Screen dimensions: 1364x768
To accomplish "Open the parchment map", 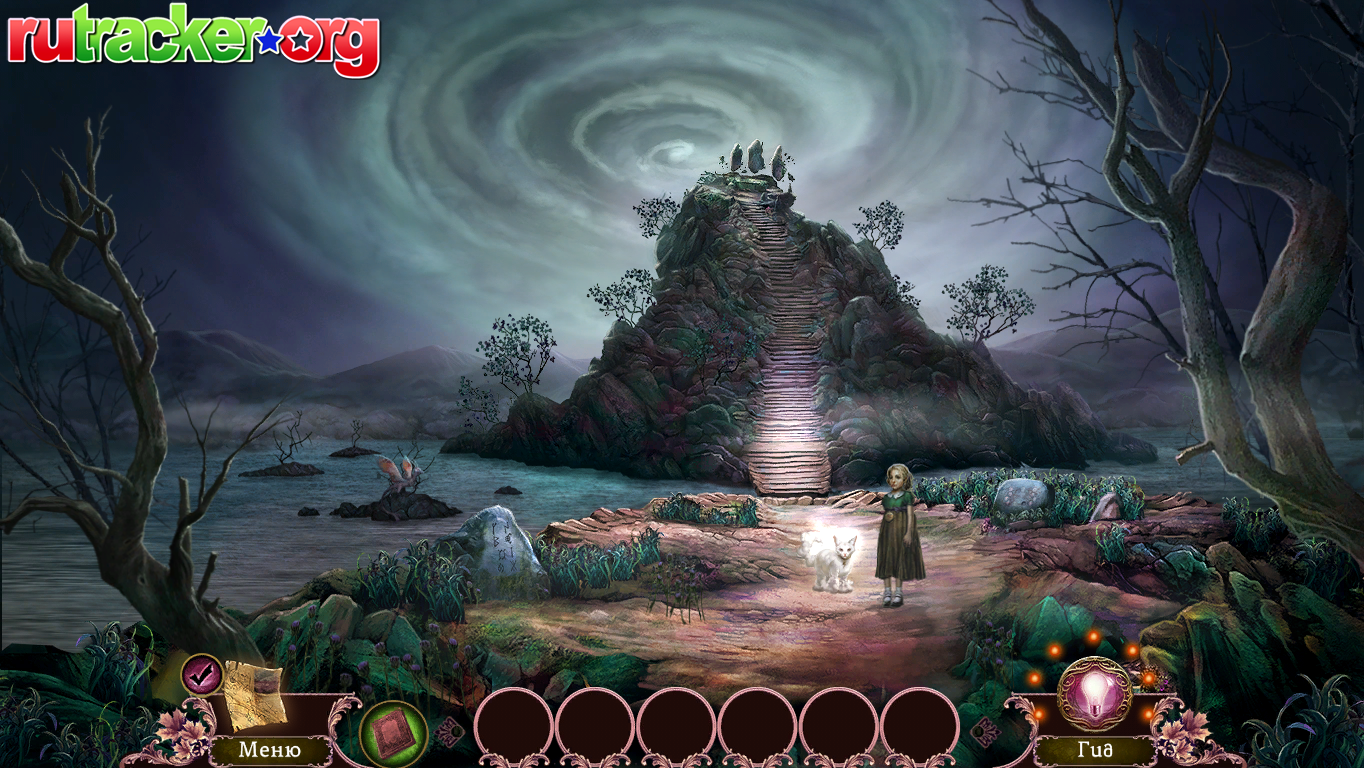I will tap(254, 695).
